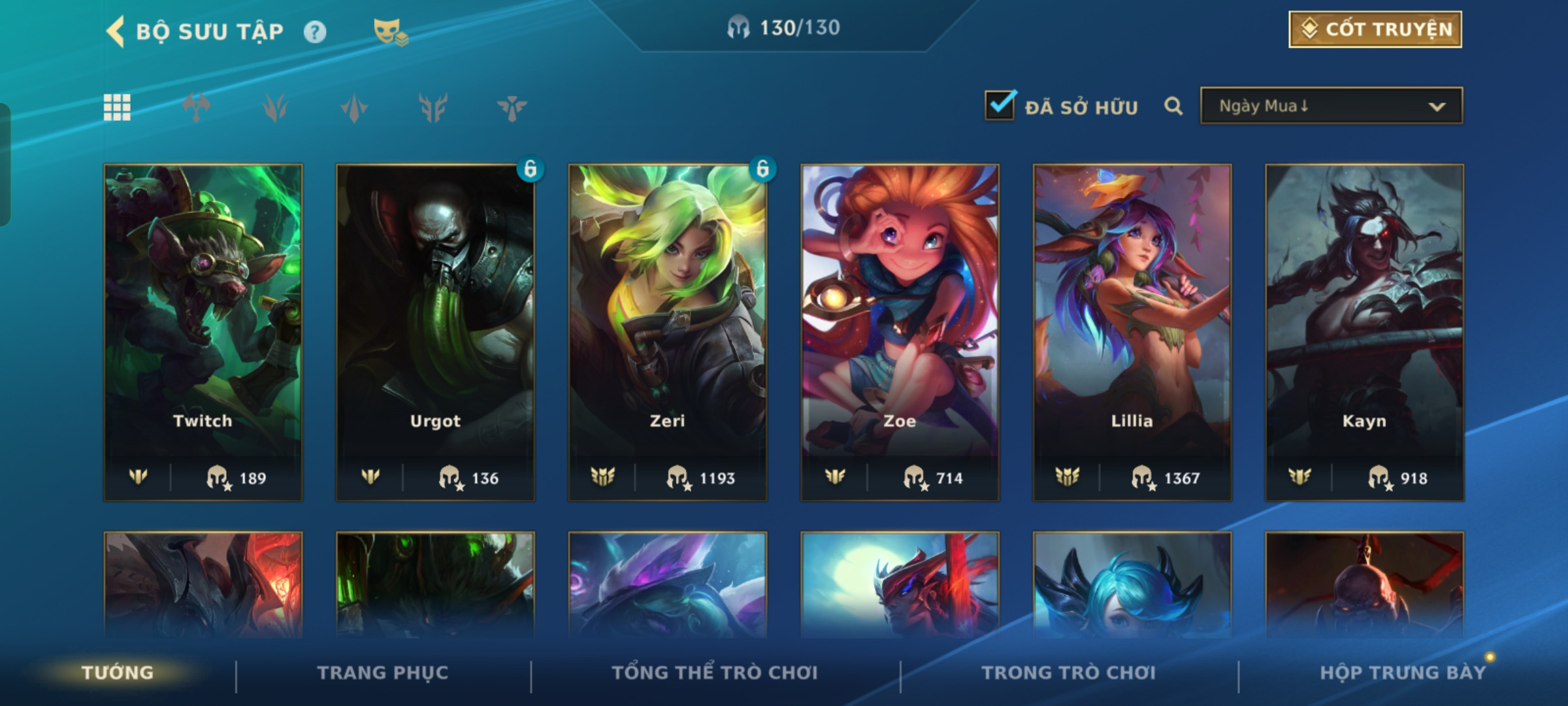Open the Tổng Thể Trò Chơi tab
Viewport: 1568px width, 706px height.
click(715, 672)
